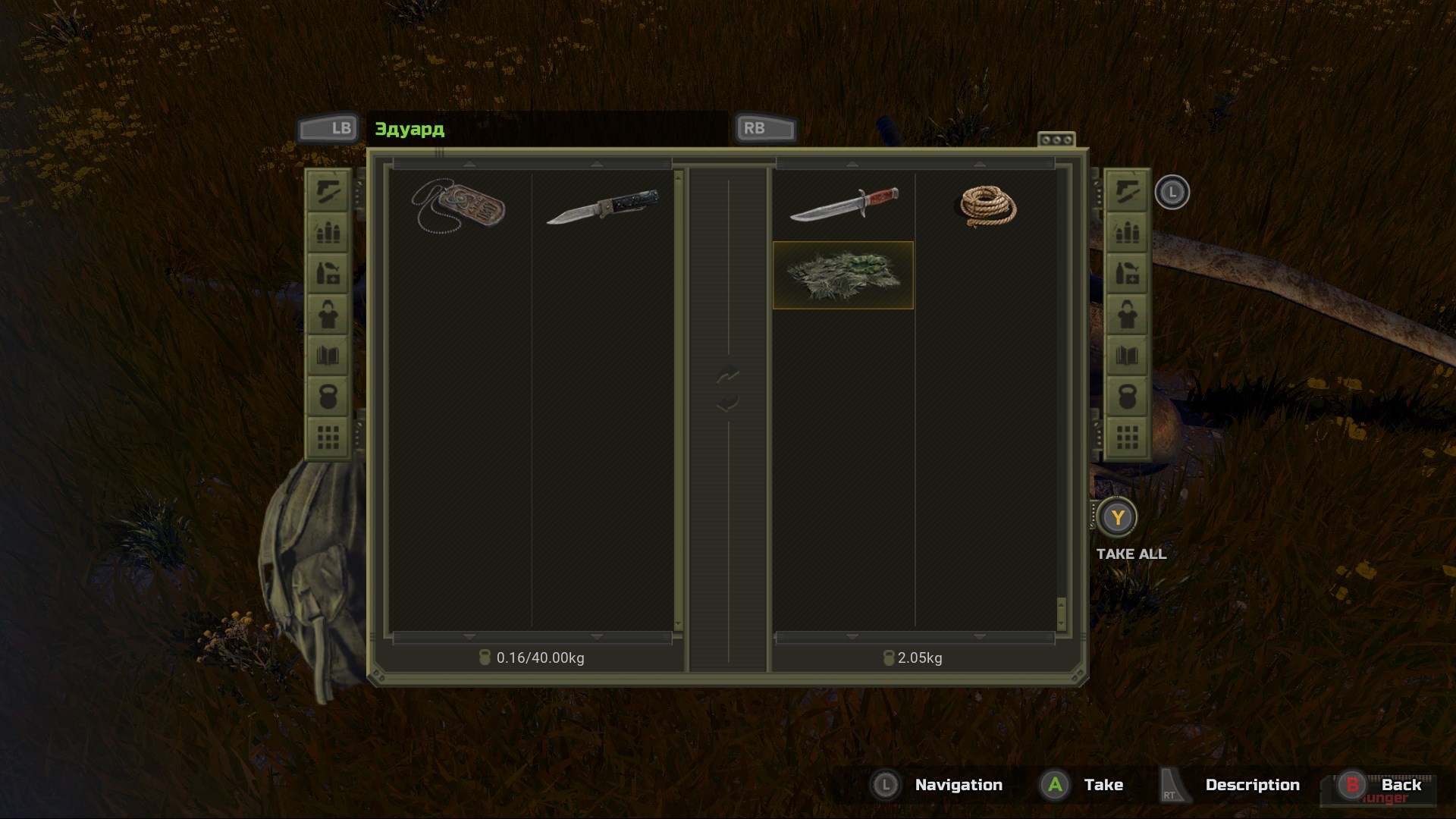Show clothing in Эдуард's inventory
This screenshot has width=1456, height=819.
click(328, 315)
